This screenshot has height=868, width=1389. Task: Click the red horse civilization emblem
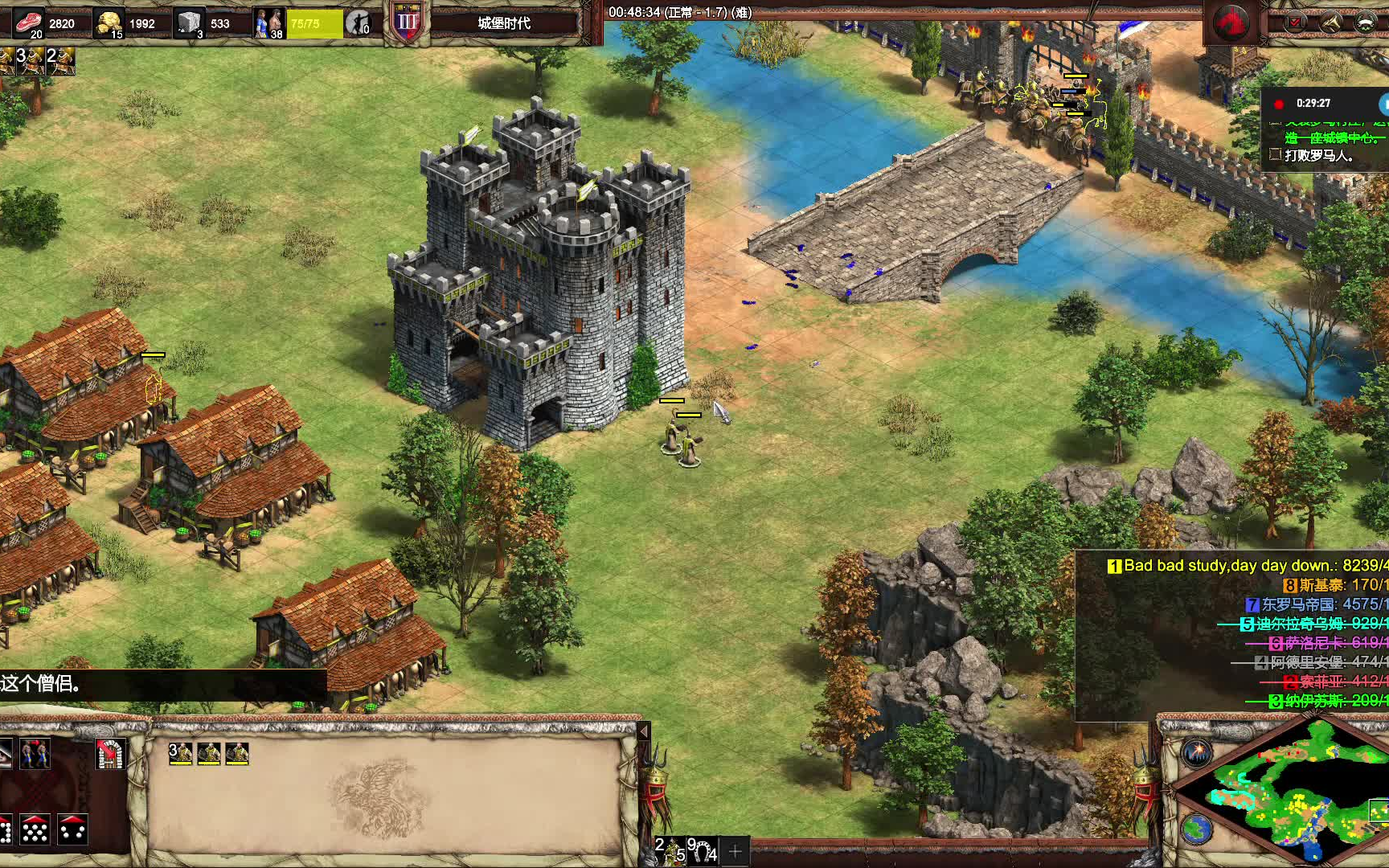click(1231, 23)
